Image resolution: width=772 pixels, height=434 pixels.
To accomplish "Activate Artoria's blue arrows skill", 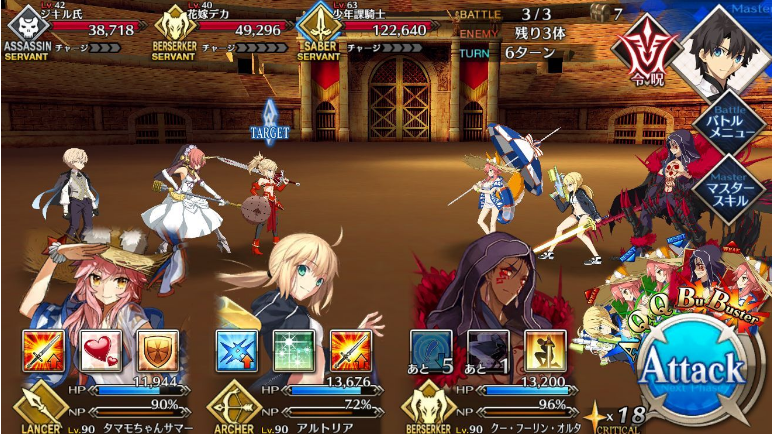I will coord(237,349).
